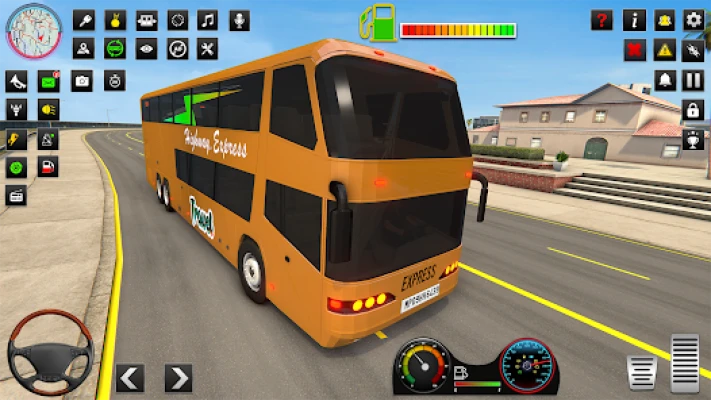Tap the red fuel pump icon
Screen dimensions: 711x400
pyautogui.click(x=48, y=166)
